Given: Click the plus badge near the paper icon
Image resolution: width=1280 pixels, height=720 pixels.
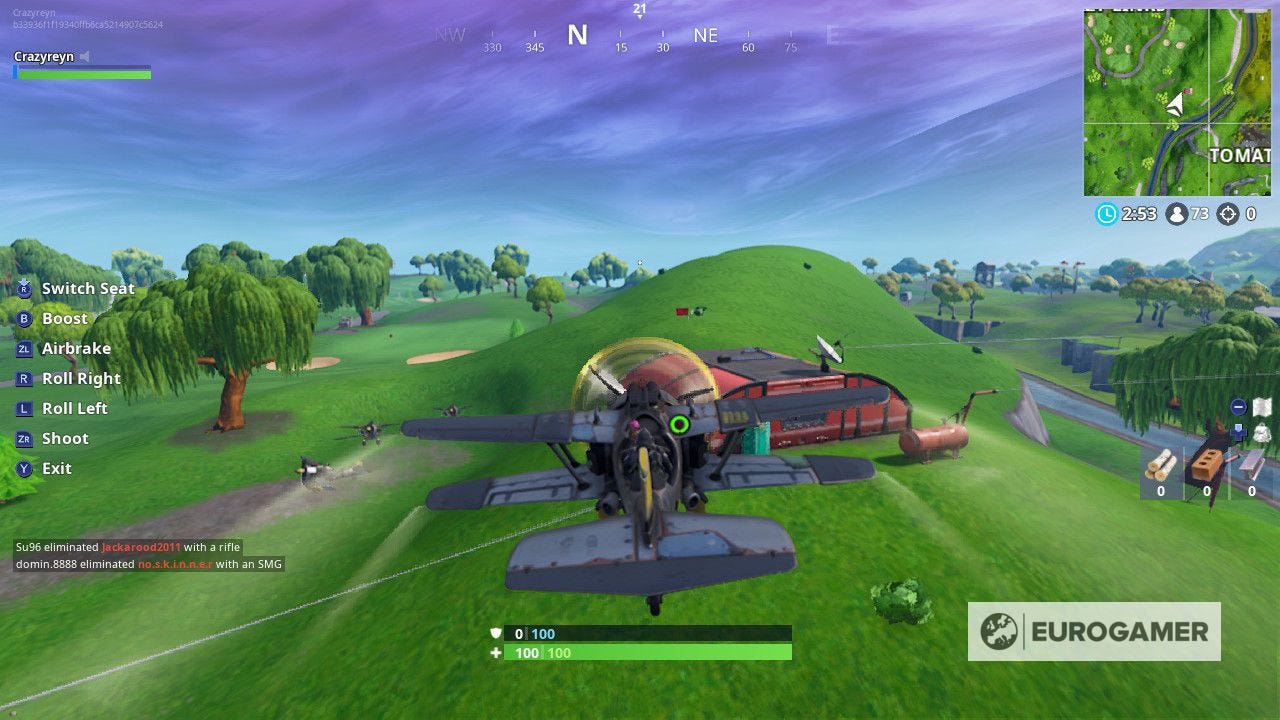Looking at the screenshot, I should click(x=1238, y=432).
